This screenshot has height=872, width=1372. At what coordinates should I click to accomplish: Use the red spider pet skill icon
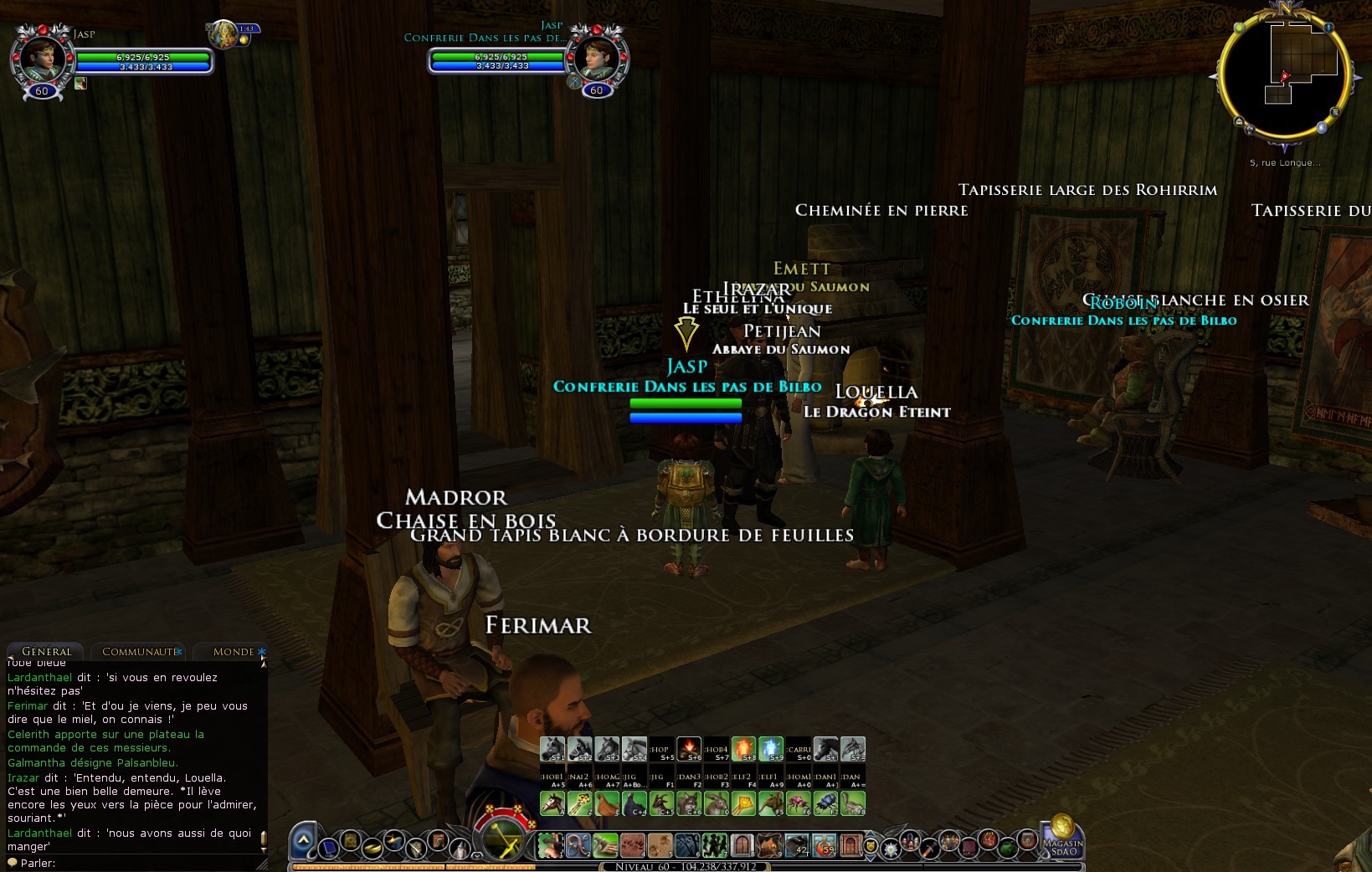pyautogui.click(x=797, y=804)
